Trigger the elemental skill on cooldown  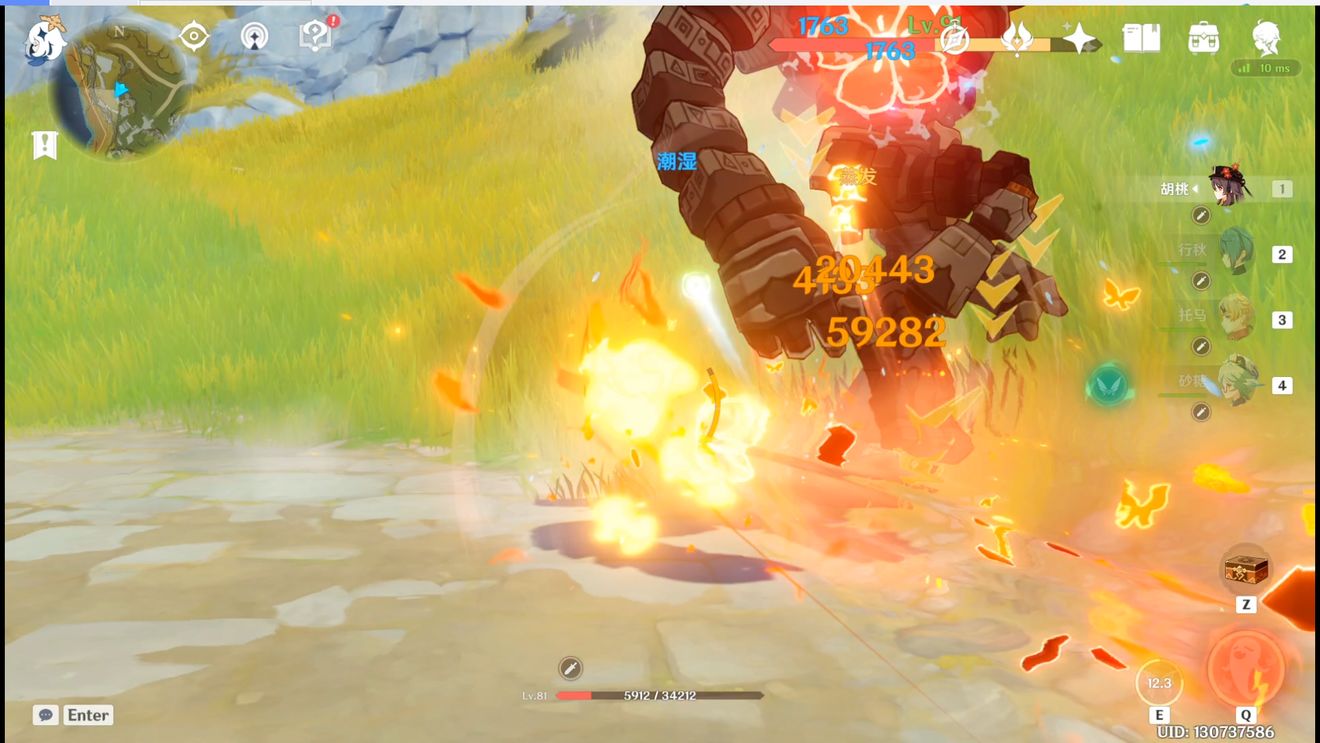point(1159,684)
